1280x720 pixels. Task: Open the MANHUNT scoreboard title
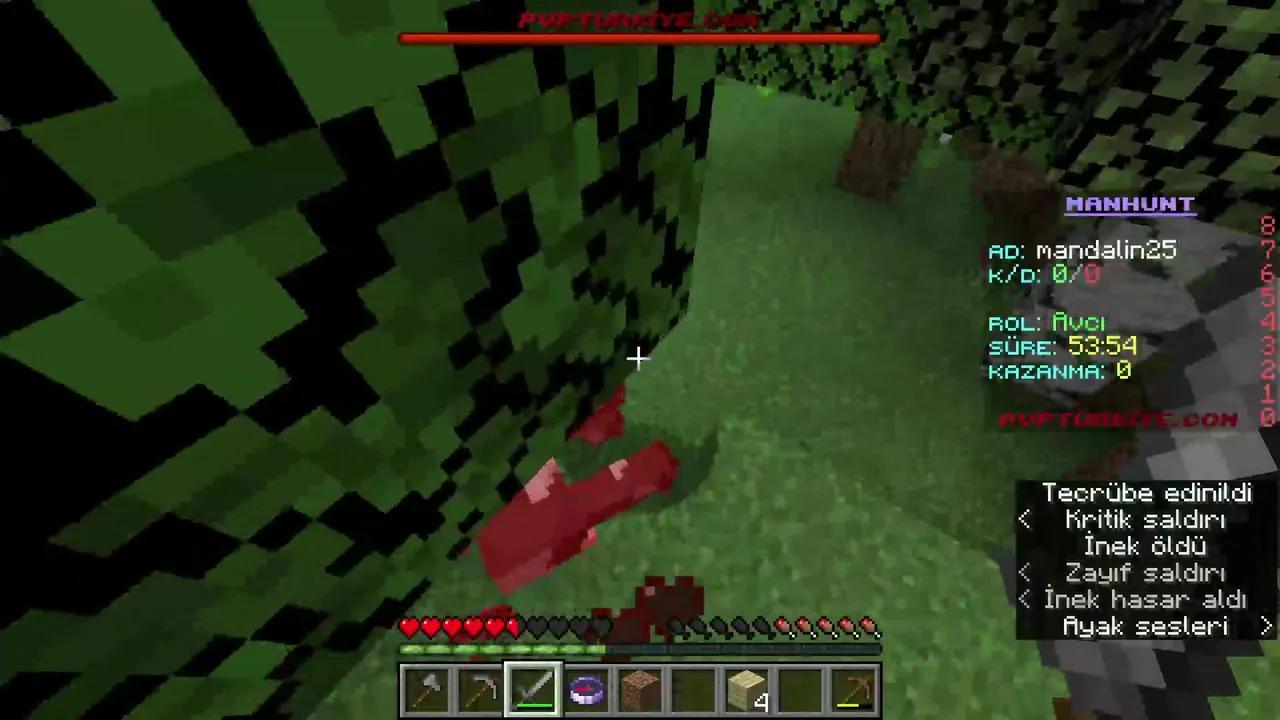click(1130, 204)
